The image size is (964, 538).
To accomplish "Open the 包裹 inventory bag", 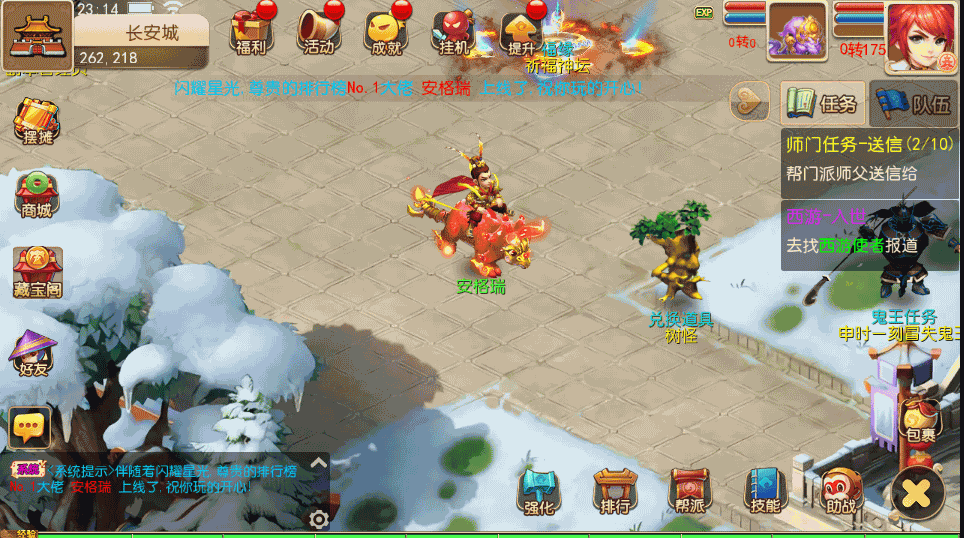I will point(919,422).
